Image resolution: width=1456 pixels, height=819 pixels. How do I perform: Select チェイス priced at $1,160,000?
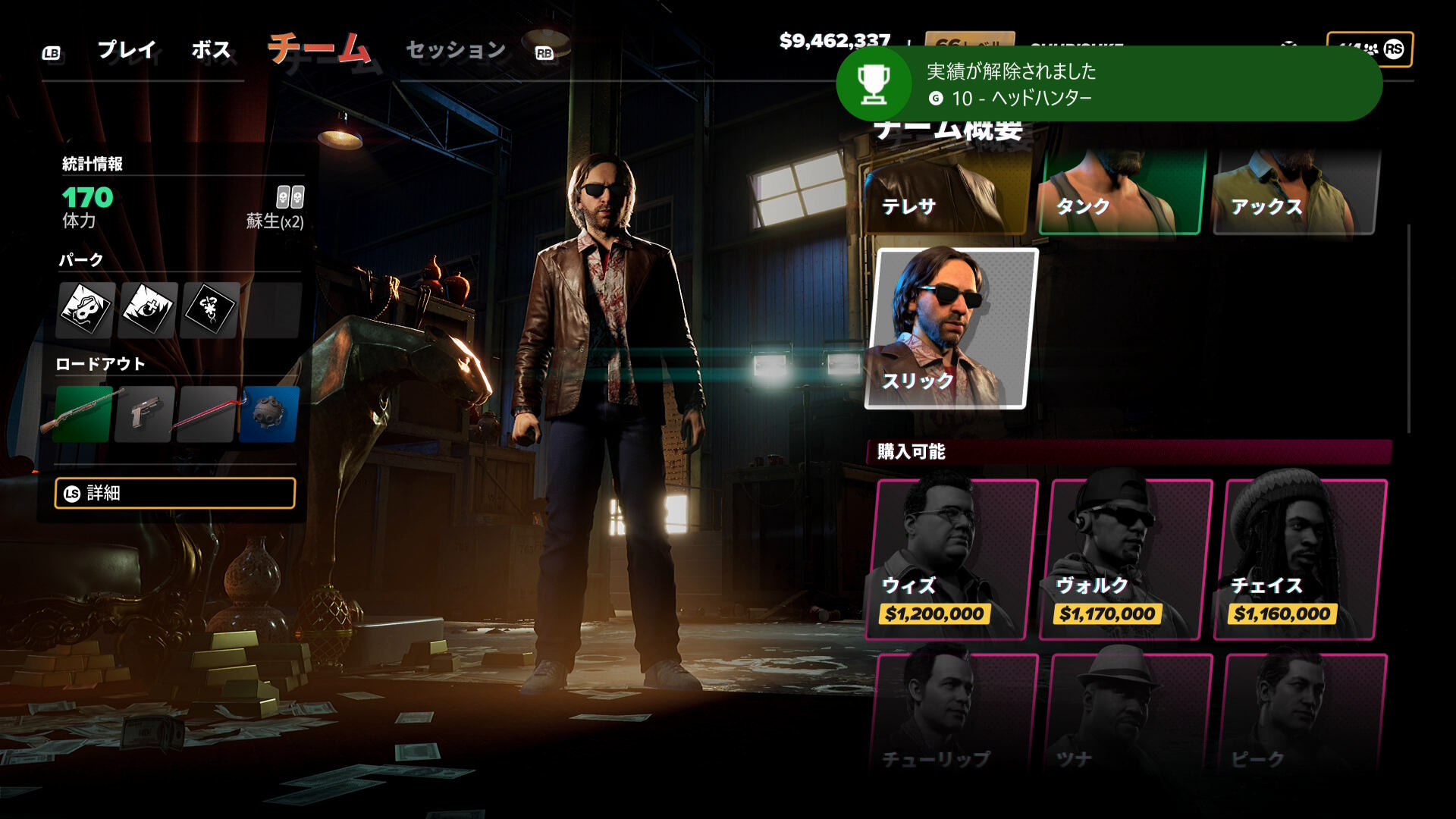point(1302,560)
